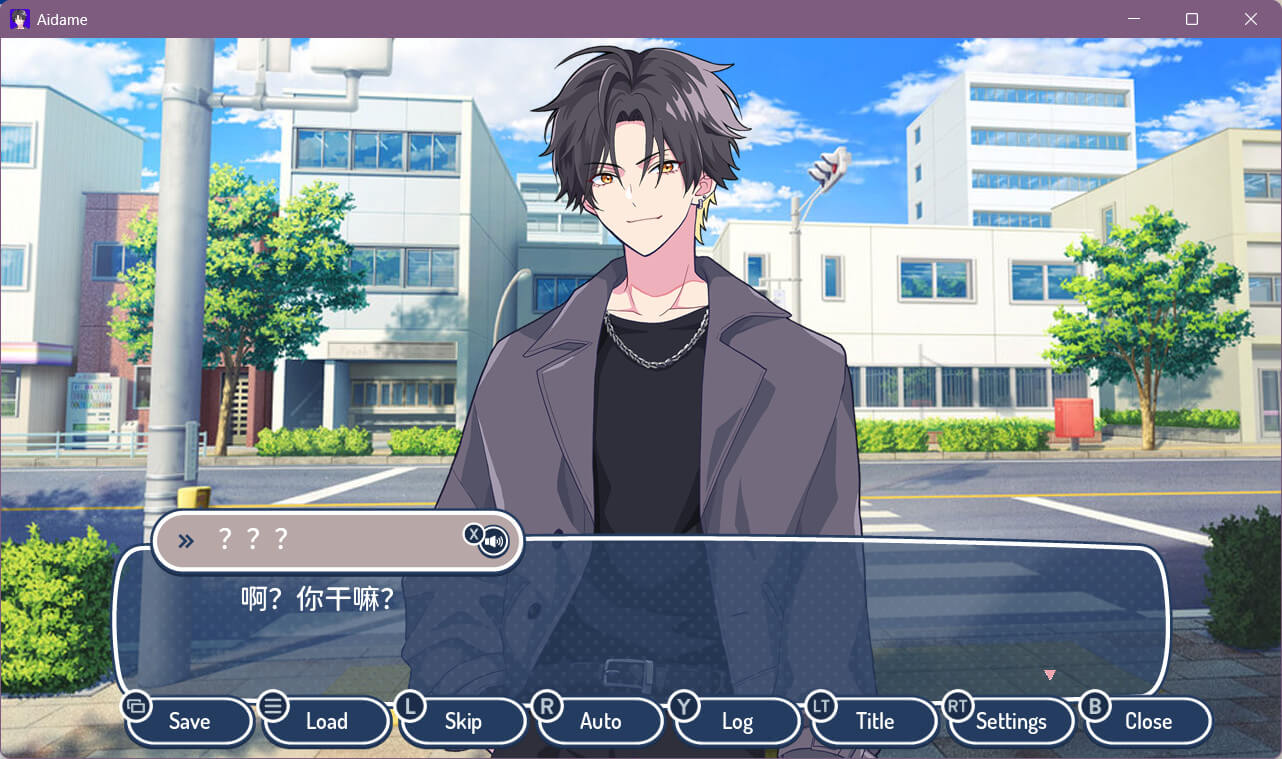Open the Save menu
Screen dimensions: 1282x759
[189, 721]
